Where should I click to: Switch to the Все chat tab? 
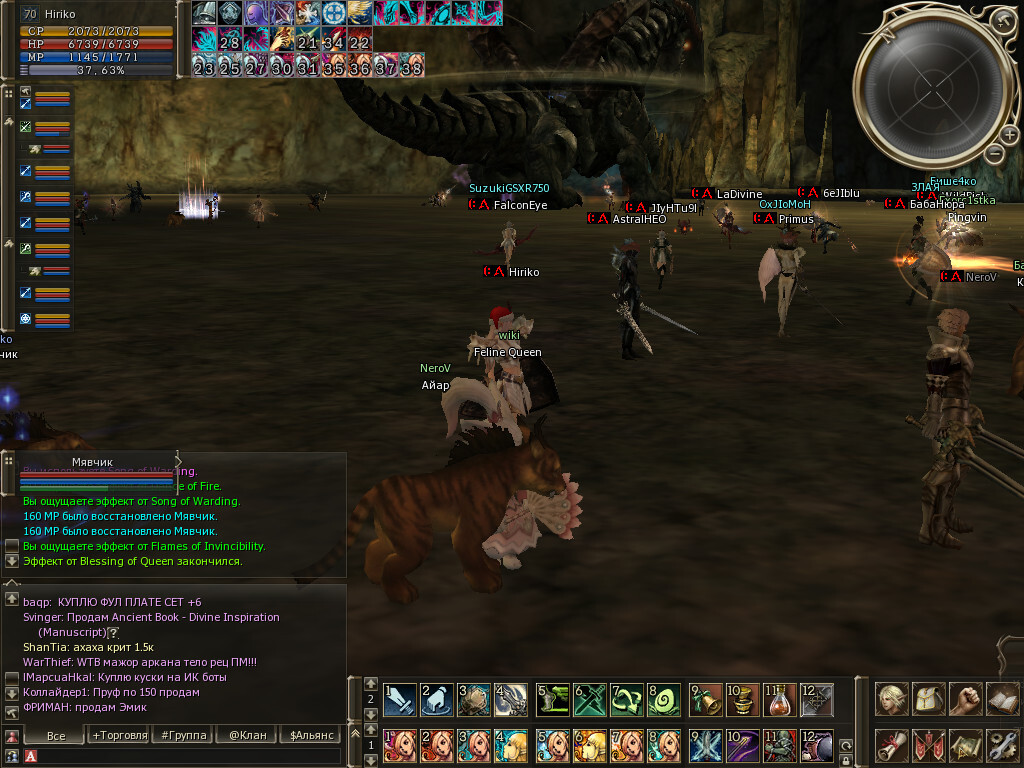click(x=56, y=735)
